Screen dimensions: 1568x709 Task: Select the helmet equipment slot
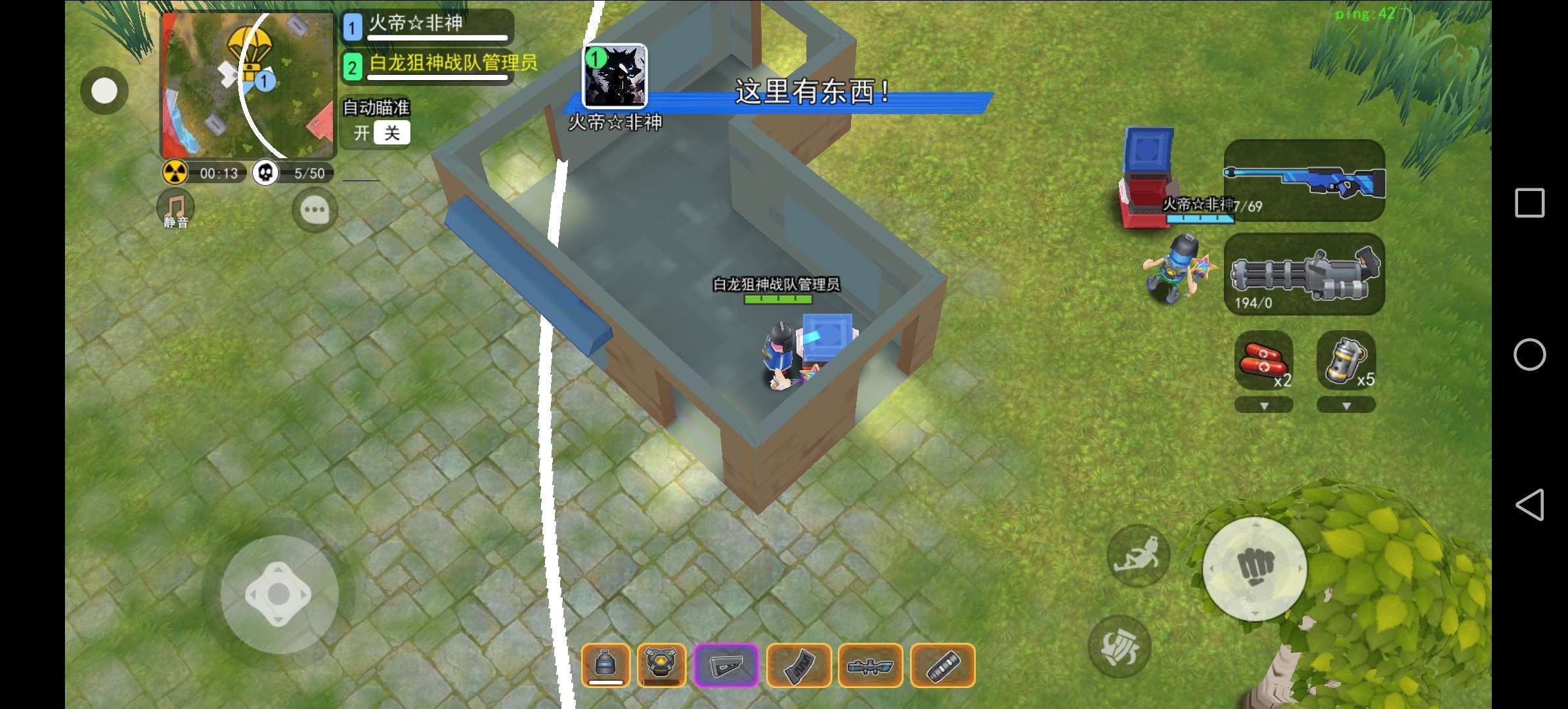tap(605, 666)
